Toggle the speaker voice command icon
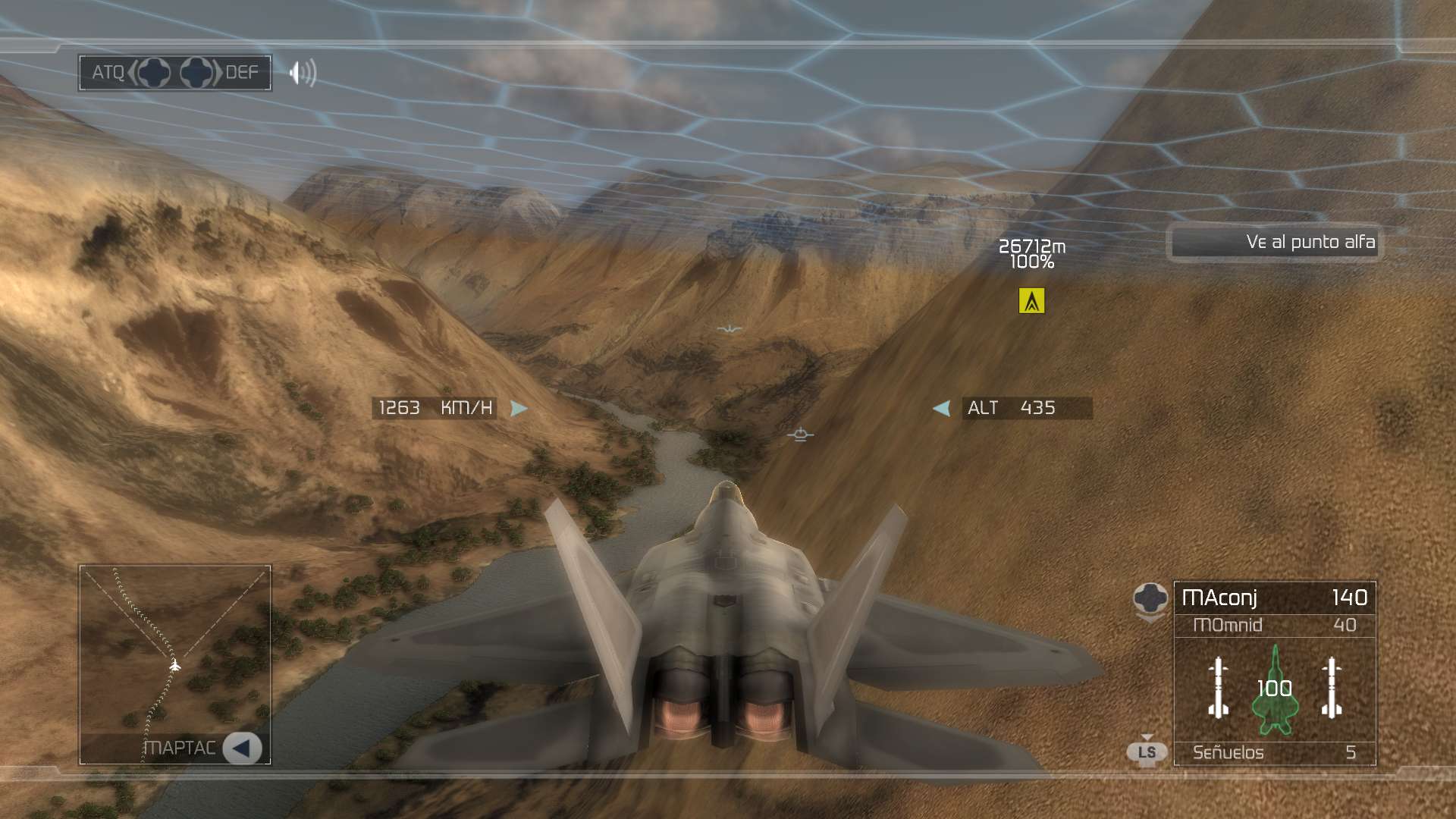 pyautogui.click(x=303, y=73)
